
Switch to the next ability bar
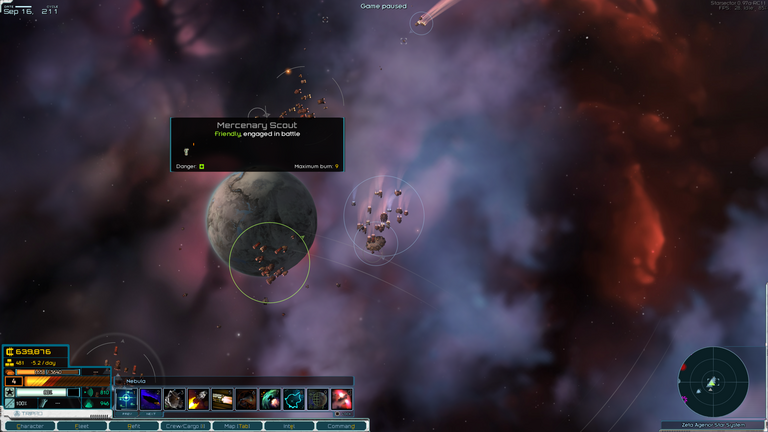tap(150, 413)
